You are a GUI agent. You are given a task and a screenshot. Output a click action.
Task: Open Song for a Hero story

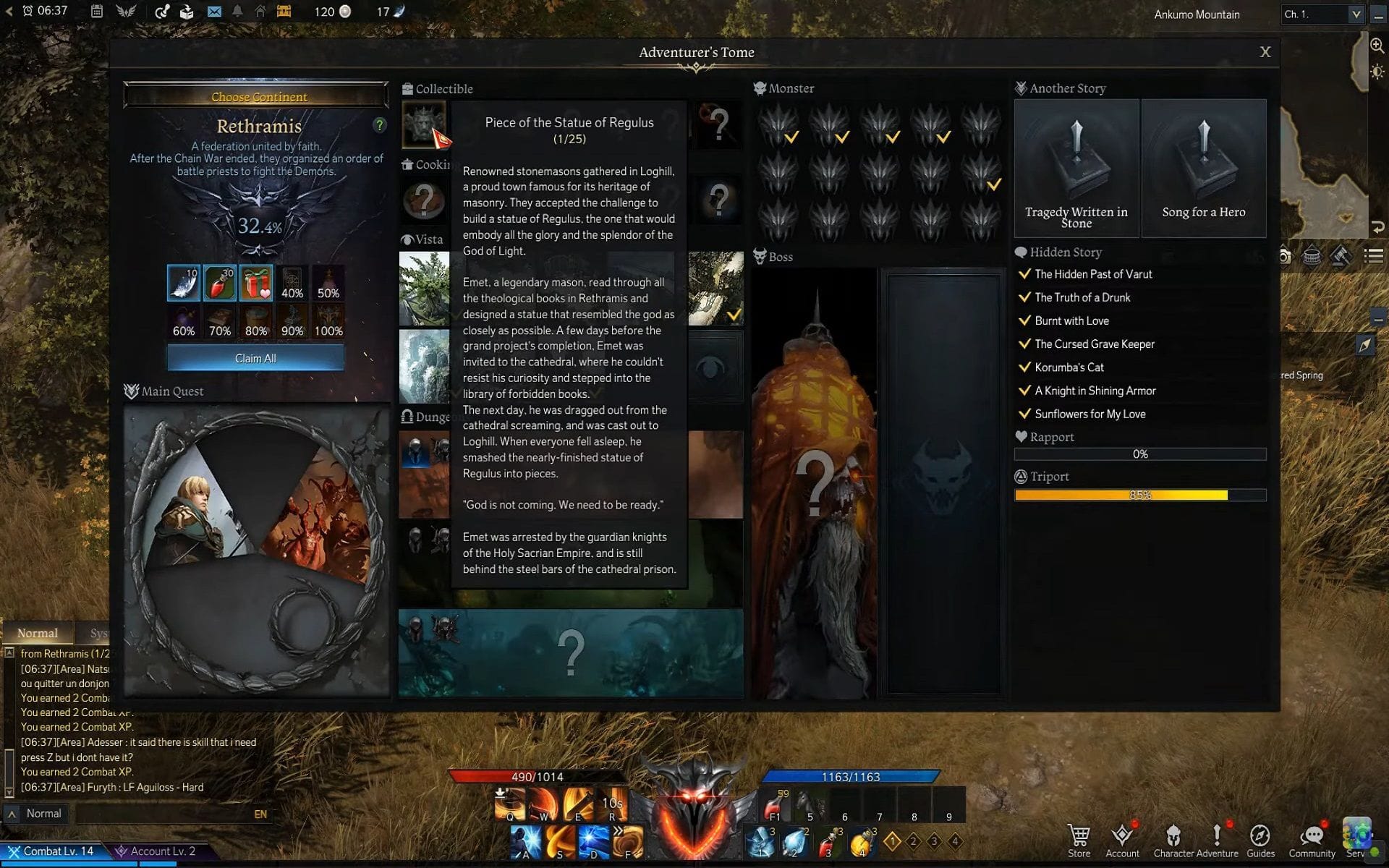point(1203,169)
